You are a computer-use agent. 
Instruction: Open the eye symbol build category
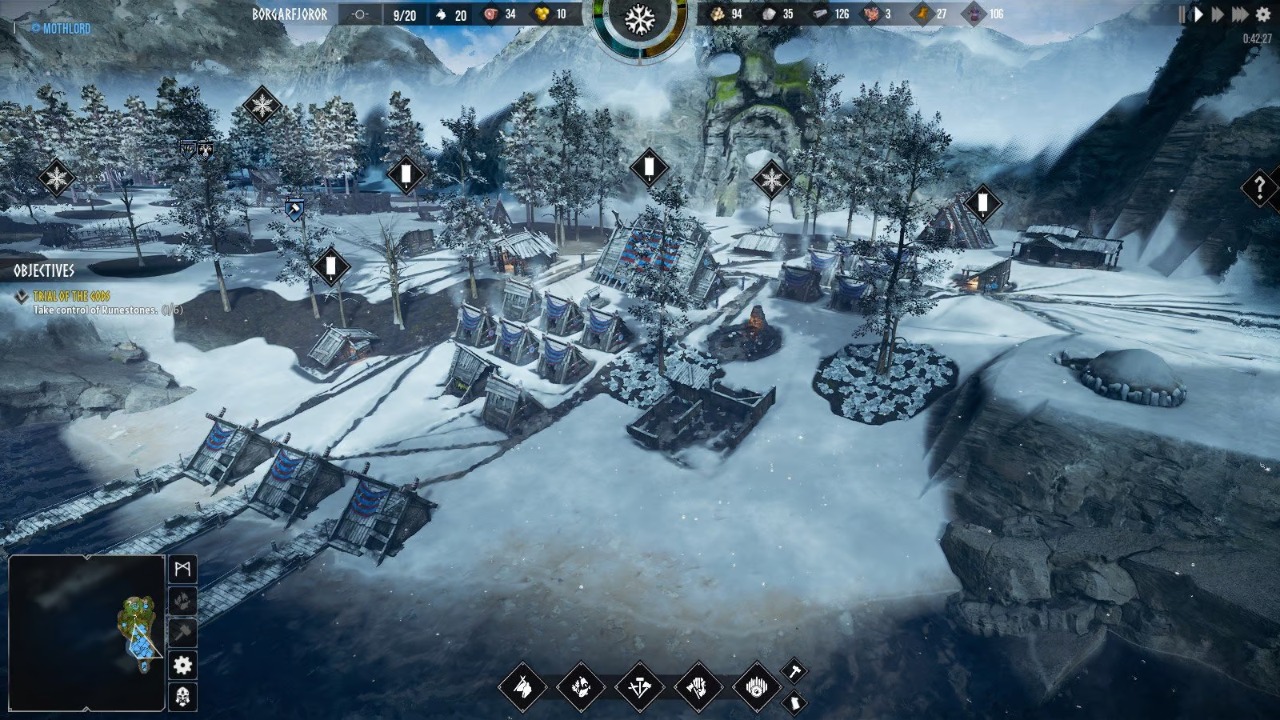757,687
